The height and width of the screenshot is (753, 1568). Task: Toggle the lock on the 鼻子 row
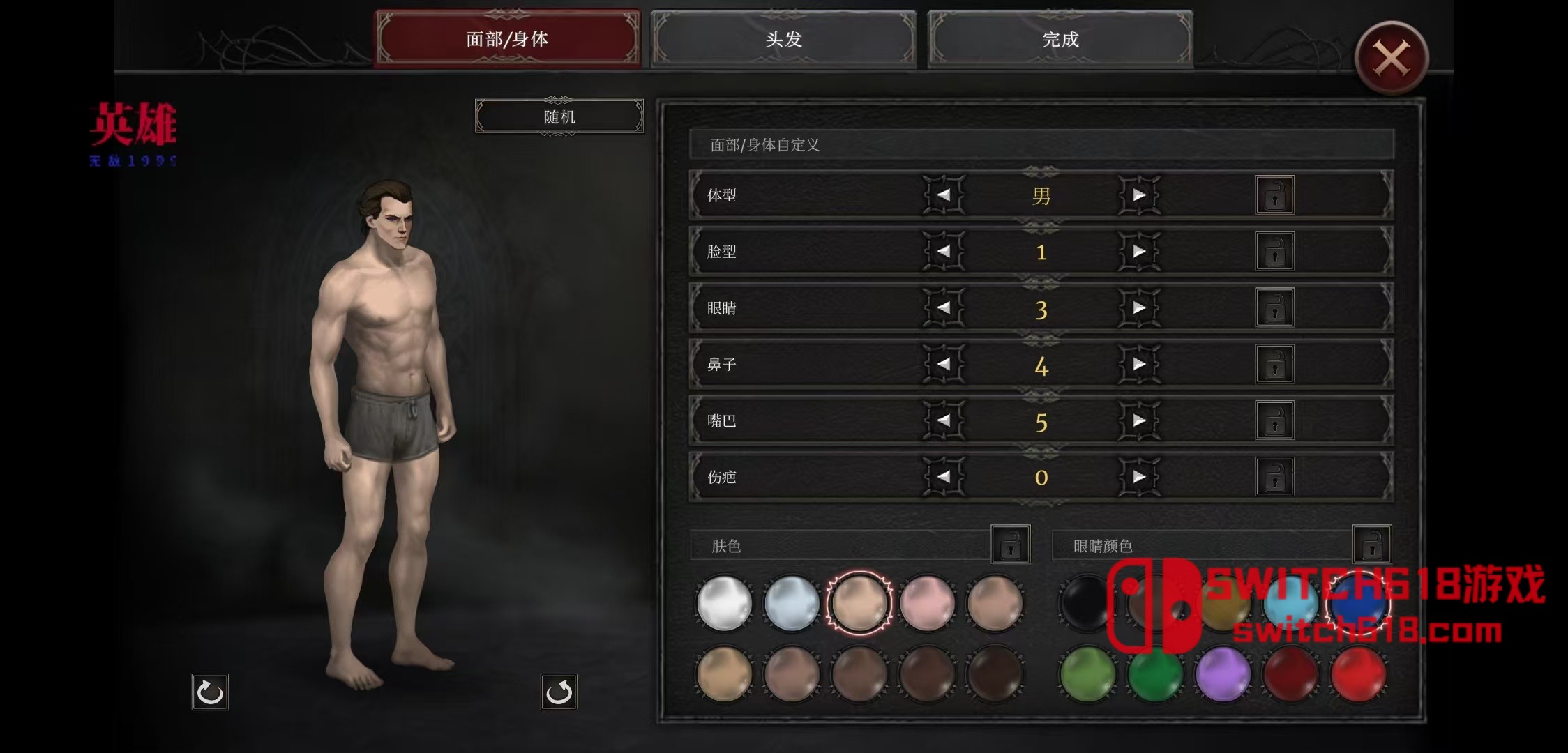tap(1274, 364)
